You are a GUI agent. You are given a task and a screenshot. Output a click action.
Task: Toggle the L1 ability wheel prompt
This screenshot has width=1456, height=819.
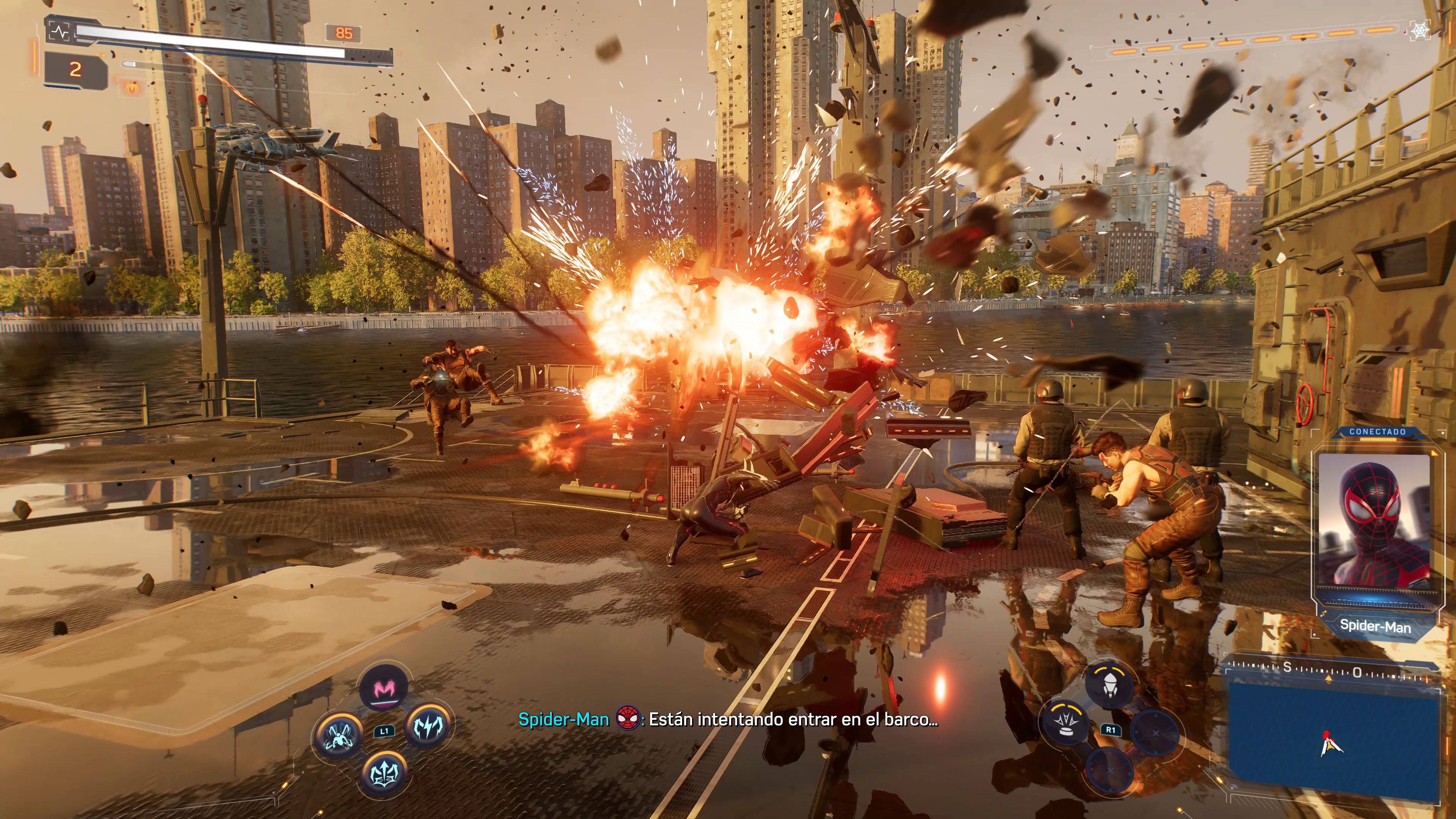click(385, 730)
